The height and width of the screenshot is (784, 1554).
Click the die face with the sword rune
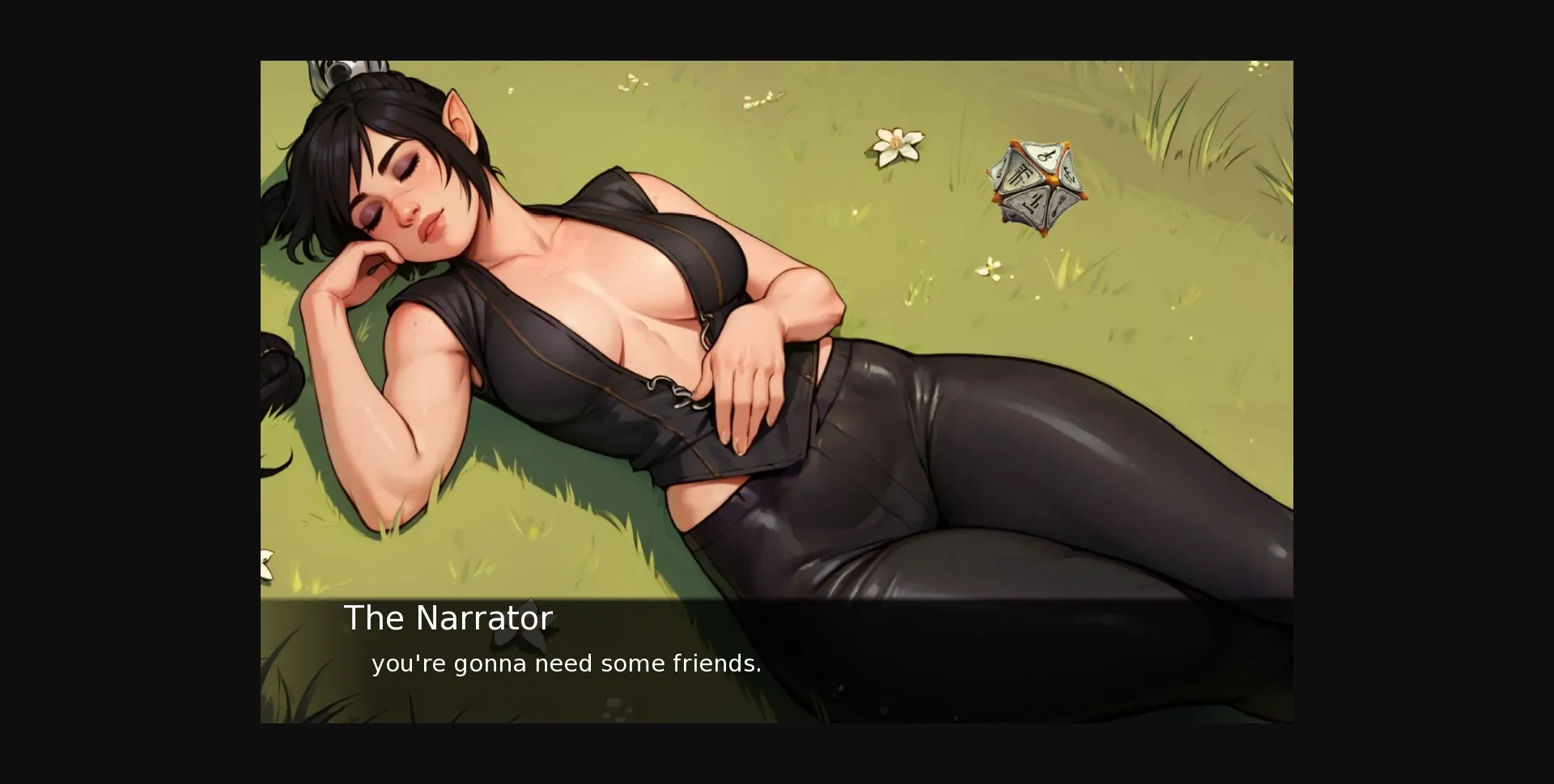click(1060, 204)
